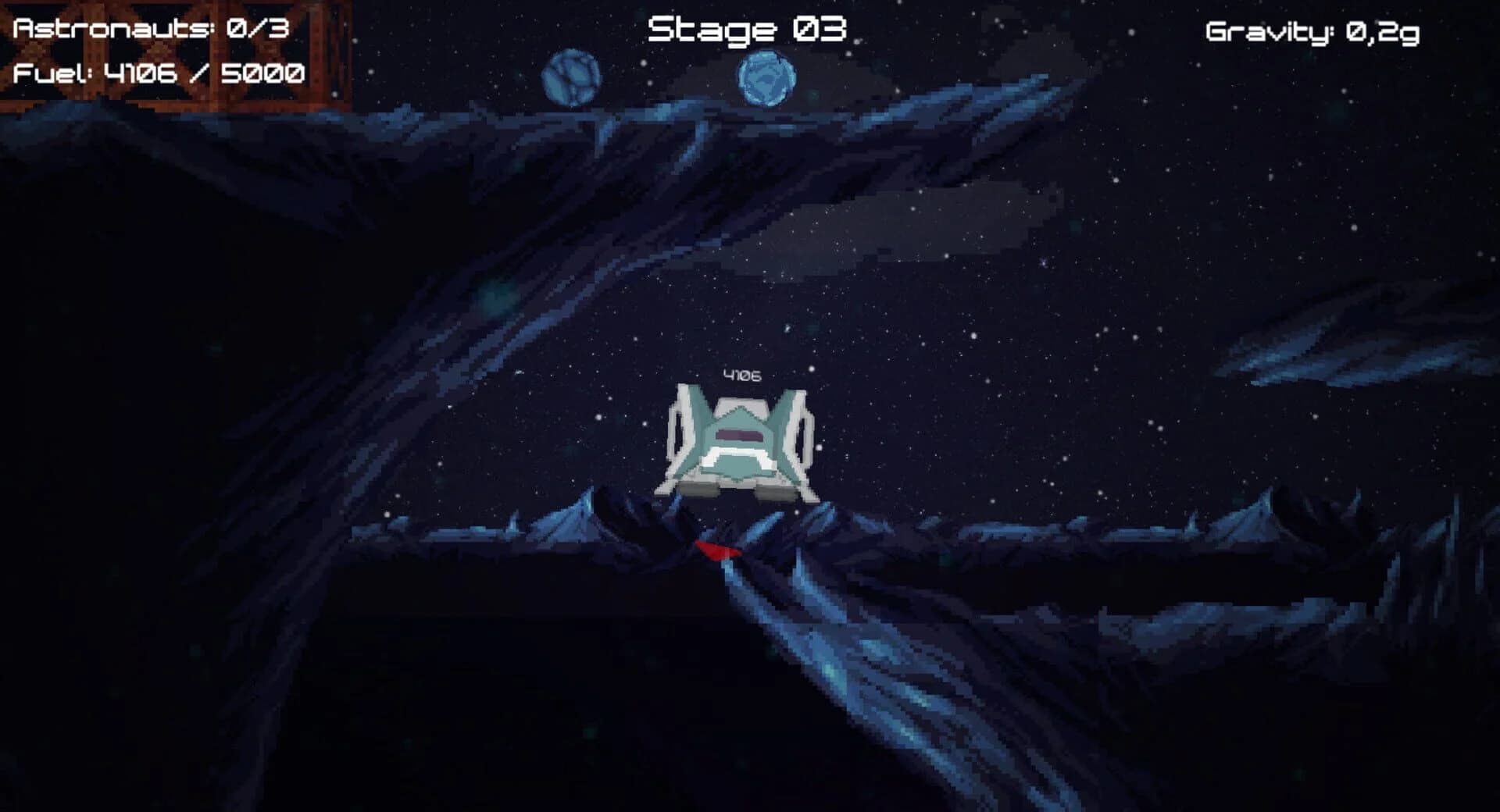1500x812 pixels.
Task: Click the right blue crystal orb
Action: click(768, 77)
